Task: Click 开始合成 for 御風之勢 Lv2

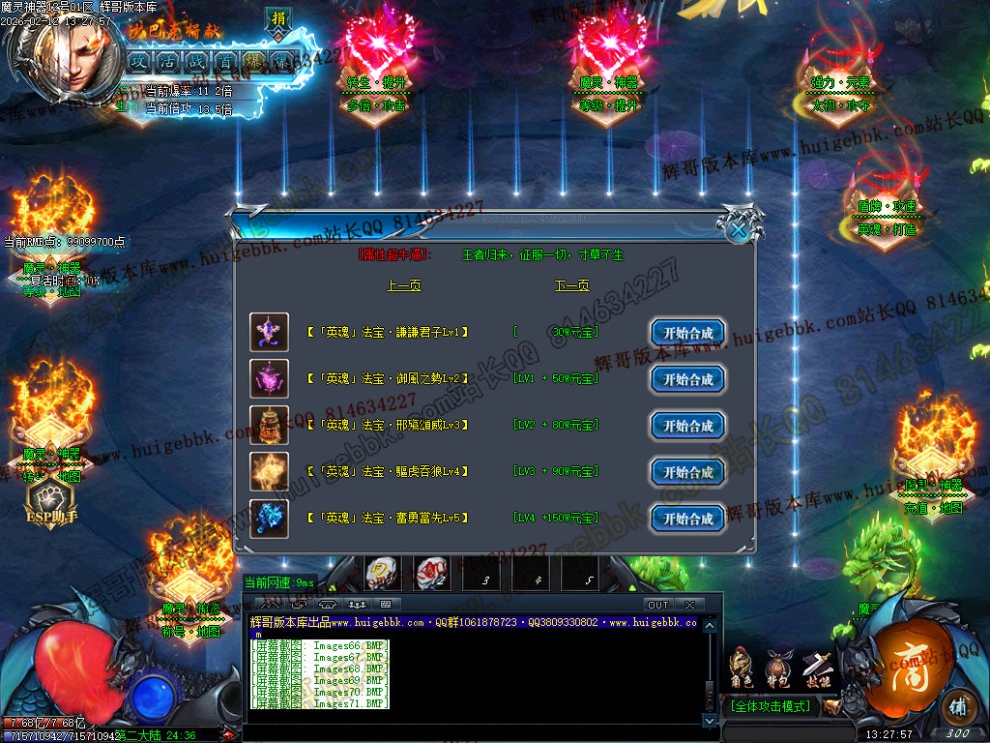Action: tap(687, 380)
